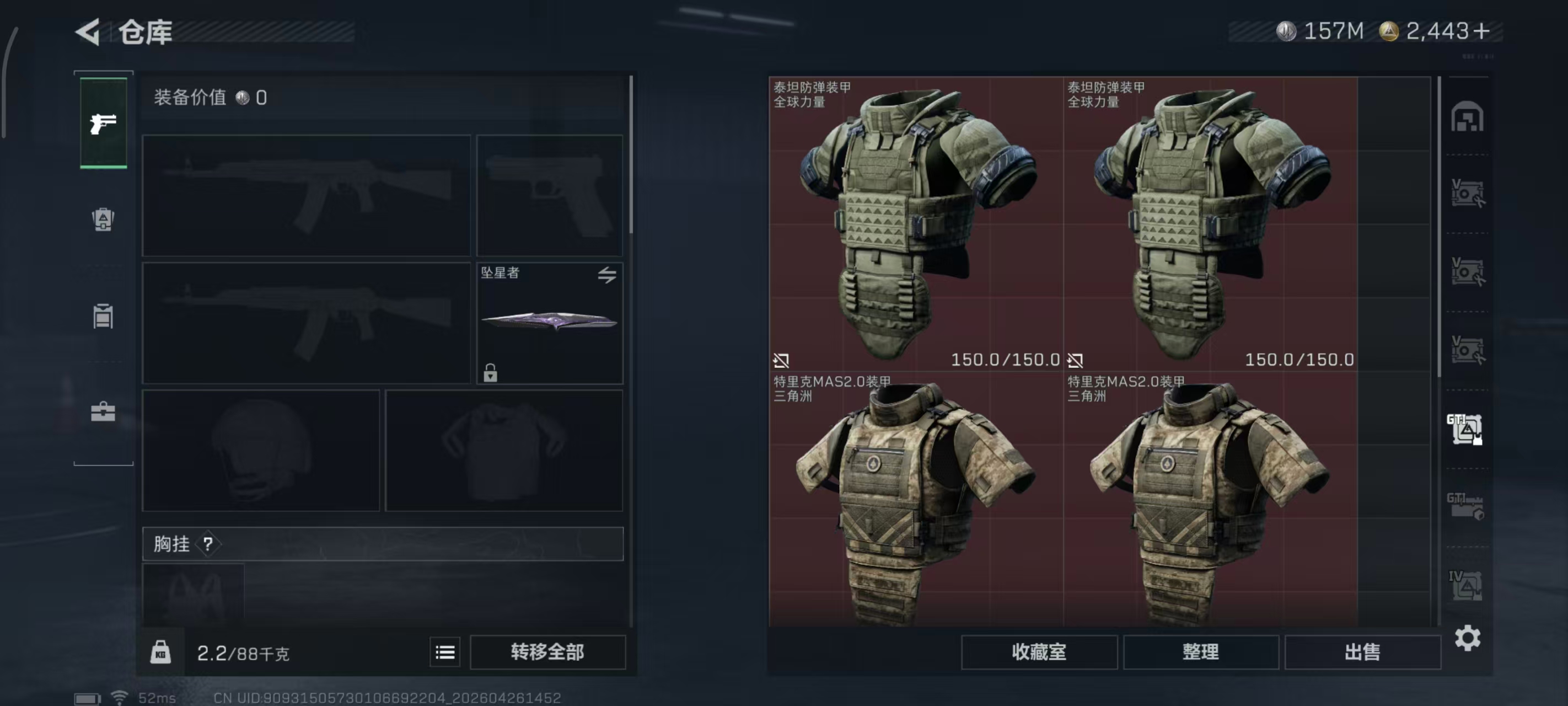Viewport: 1568px width, 706px height.
Task: Click the back arrow beside 仓库
Action: 87,31
